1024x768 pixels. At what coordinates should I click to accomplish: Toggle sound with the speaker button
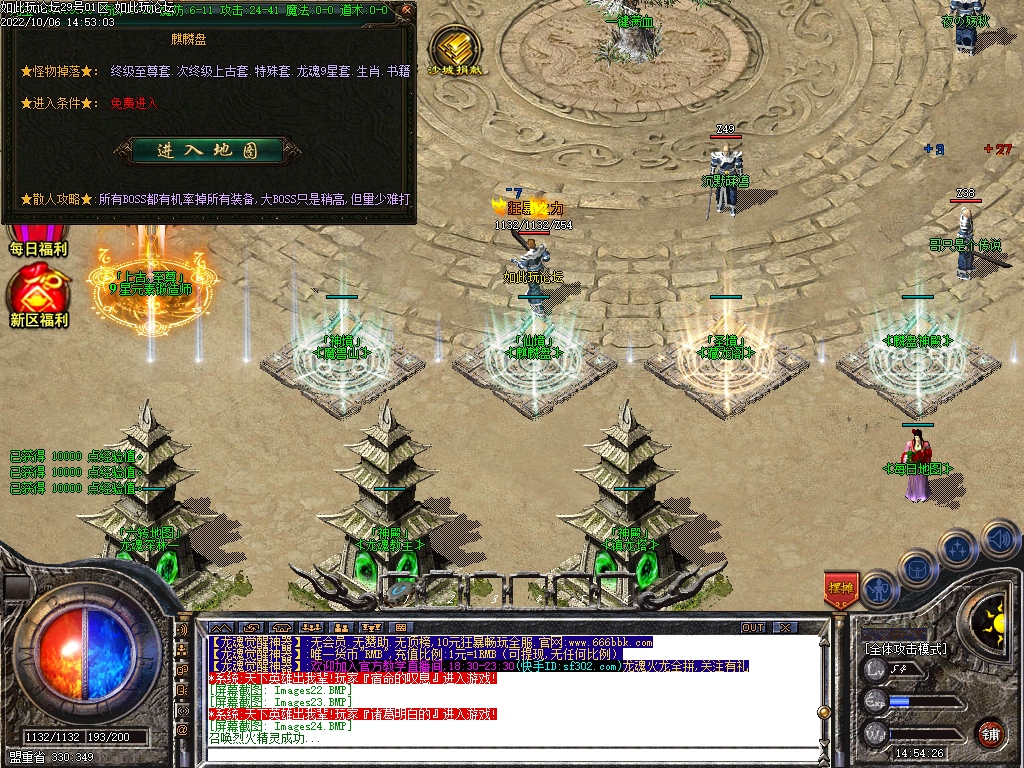pyautogui.click(x=998, y=539)
